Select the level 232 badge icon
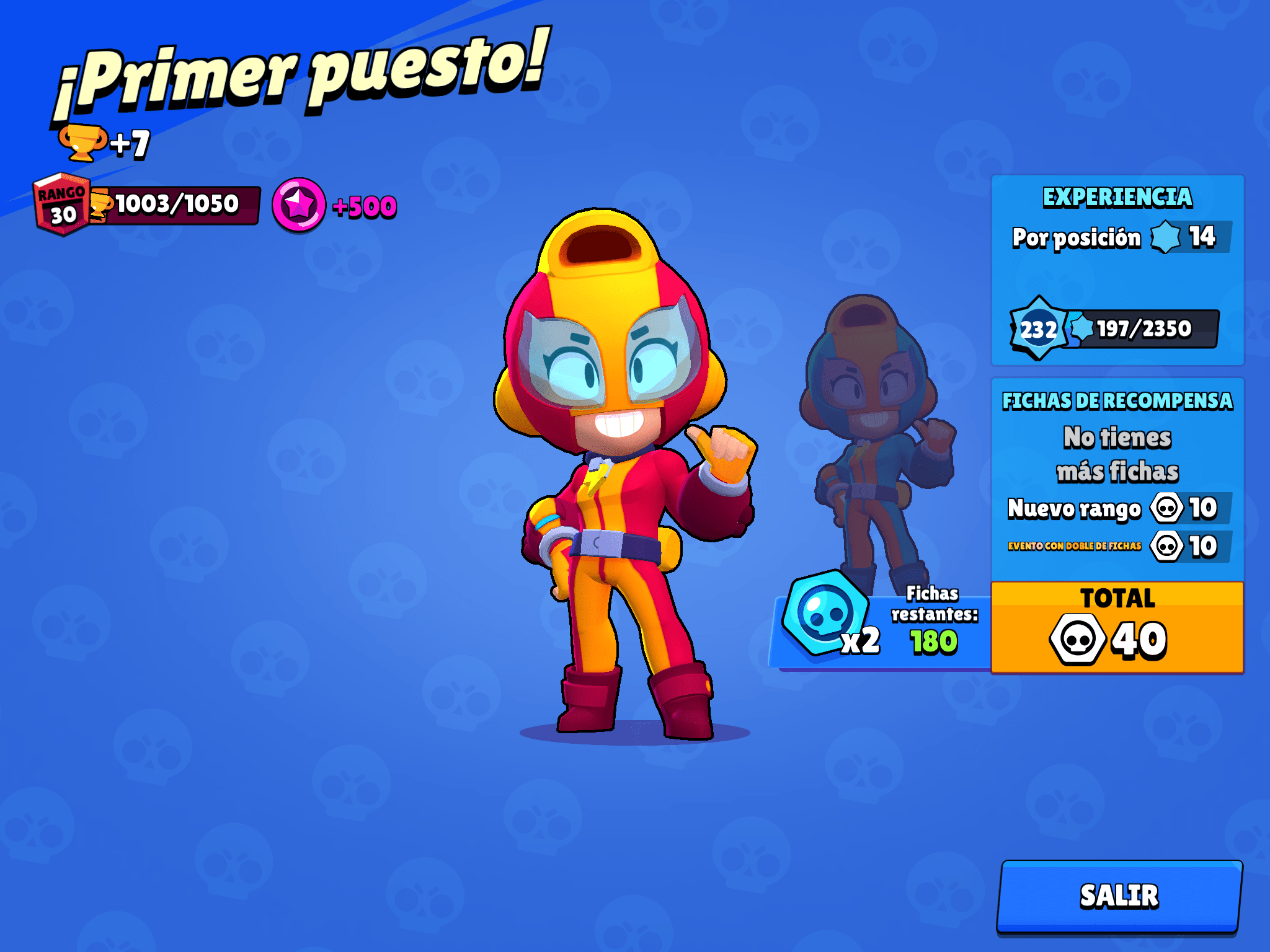Screen dimensions: 1270x952 pos(1039,329)
